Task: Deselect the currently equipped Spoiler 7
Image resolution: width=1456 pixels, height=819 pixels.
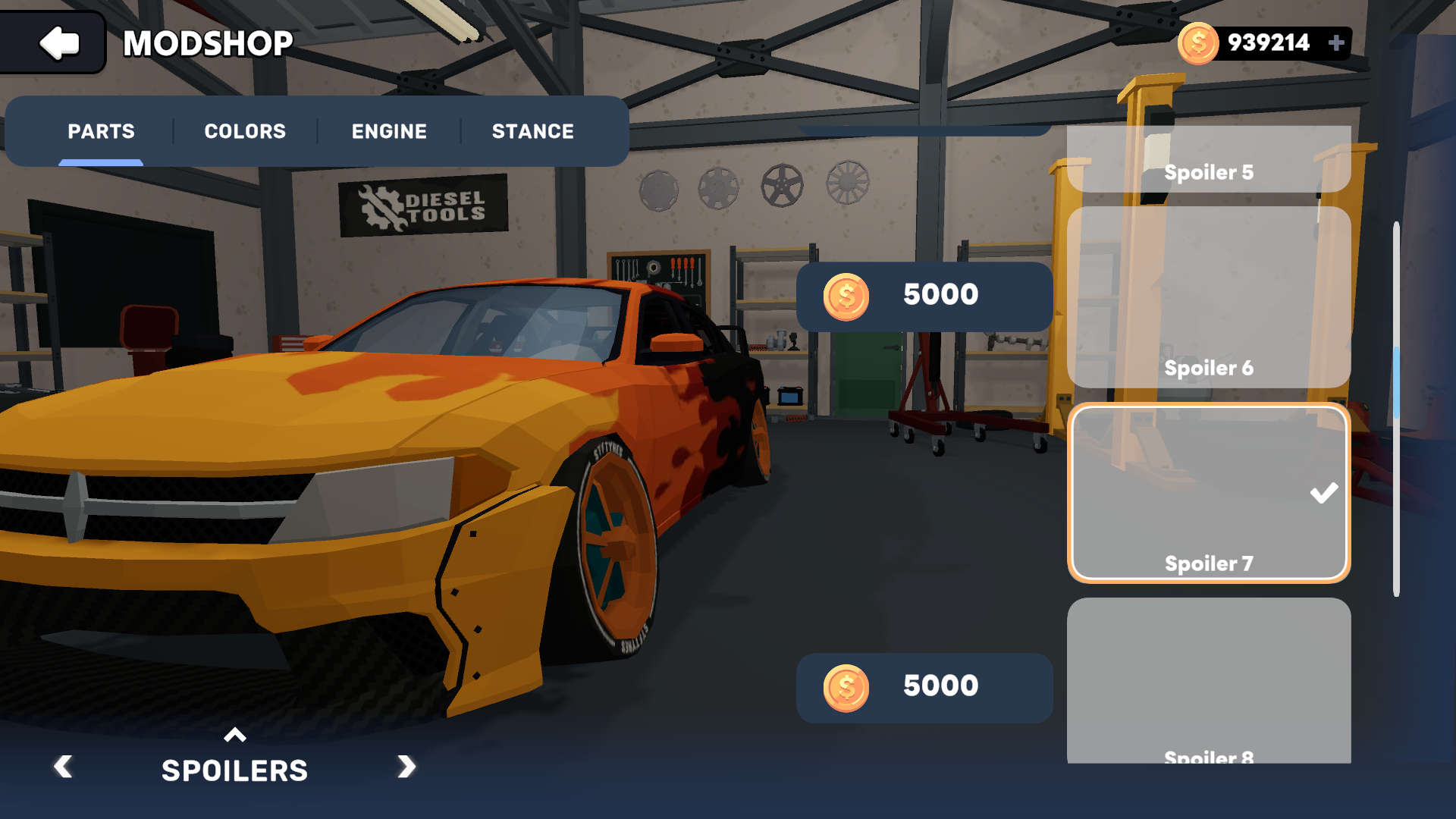Action: point(1209,493)
